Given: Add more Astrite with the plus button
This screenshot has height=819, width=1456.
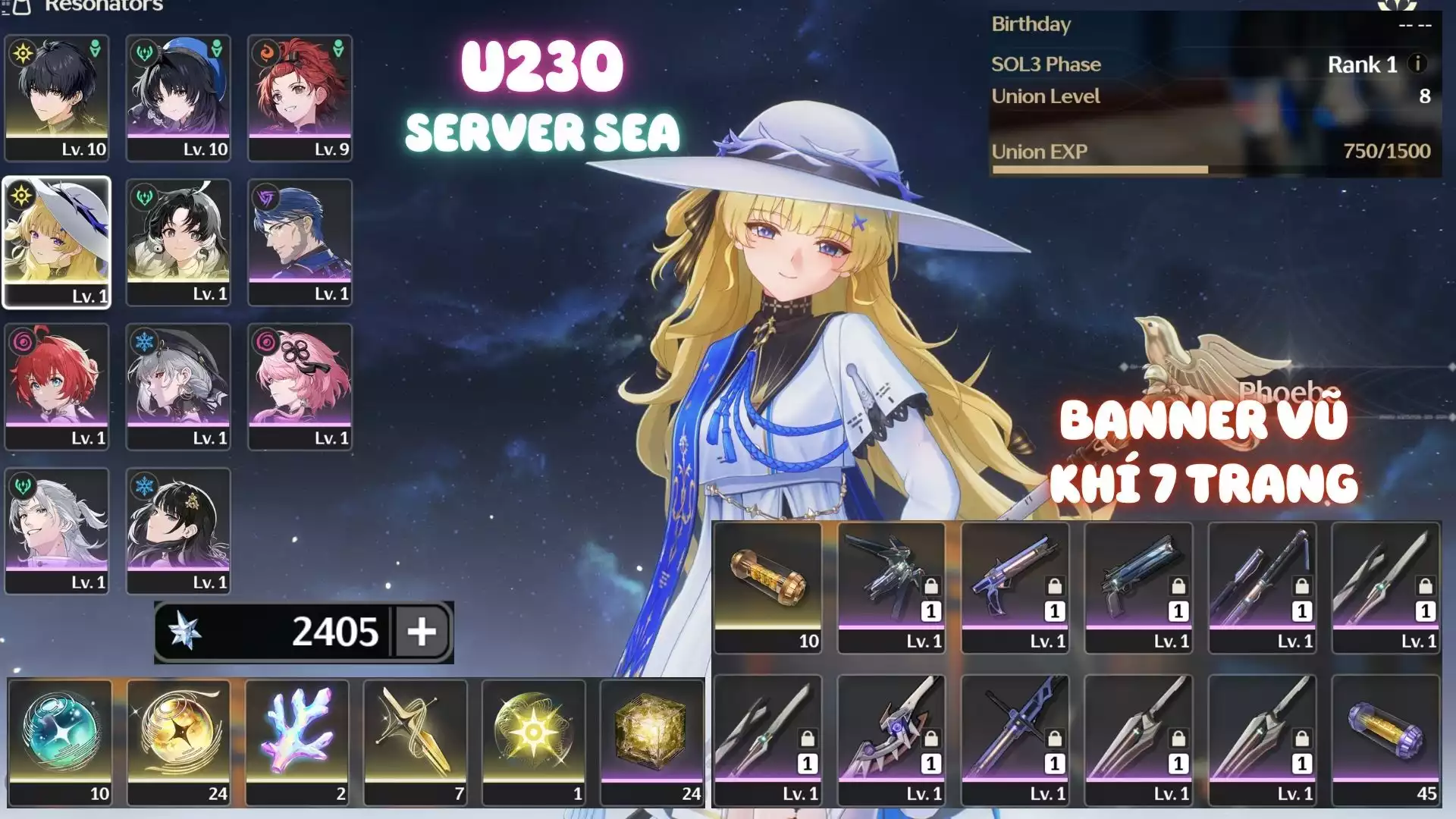Looking at the screenshot, I should (x=422, y=631).
